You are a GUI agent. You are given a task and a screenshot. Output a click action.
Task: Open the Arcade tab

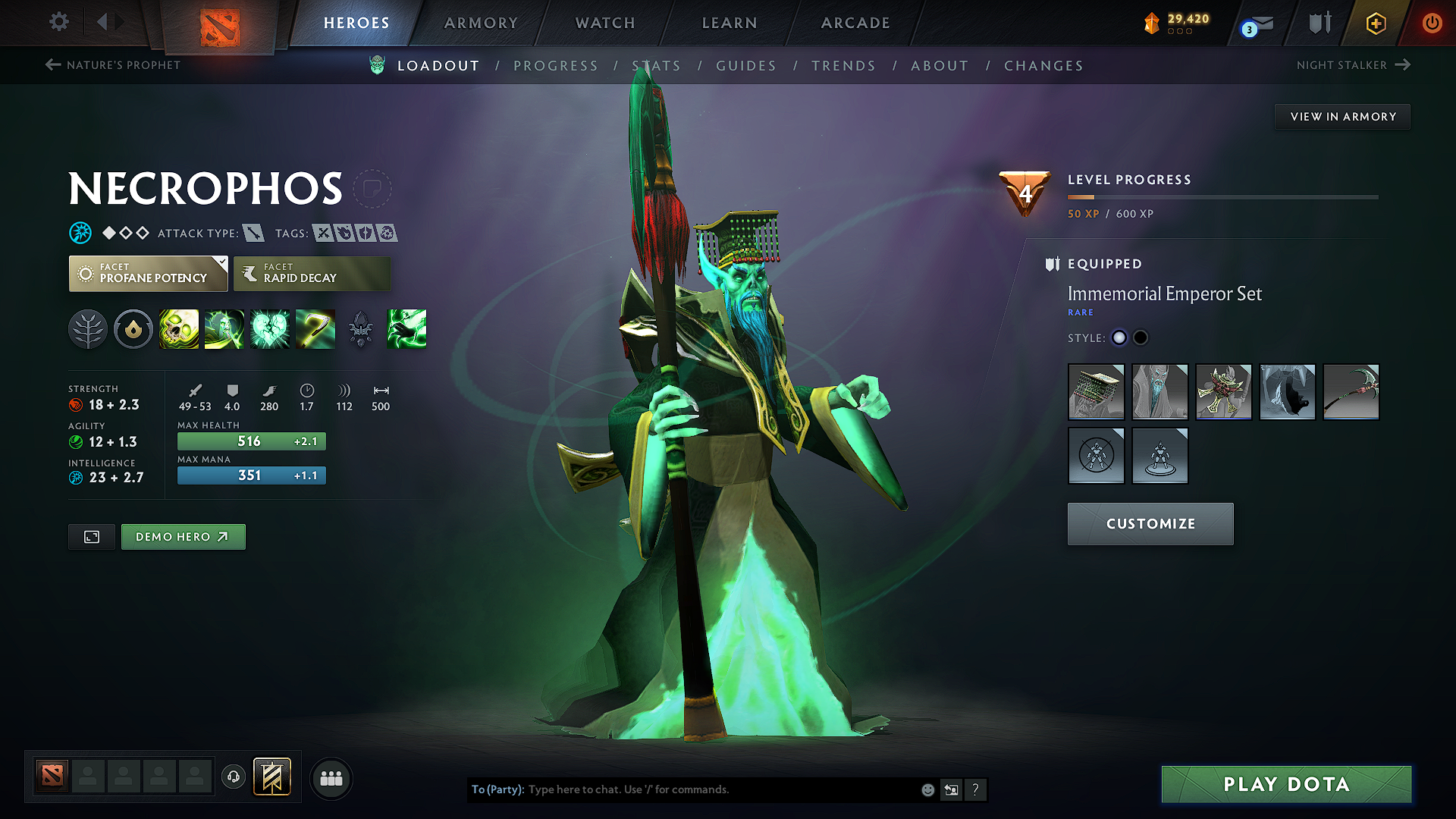[855, 23]
